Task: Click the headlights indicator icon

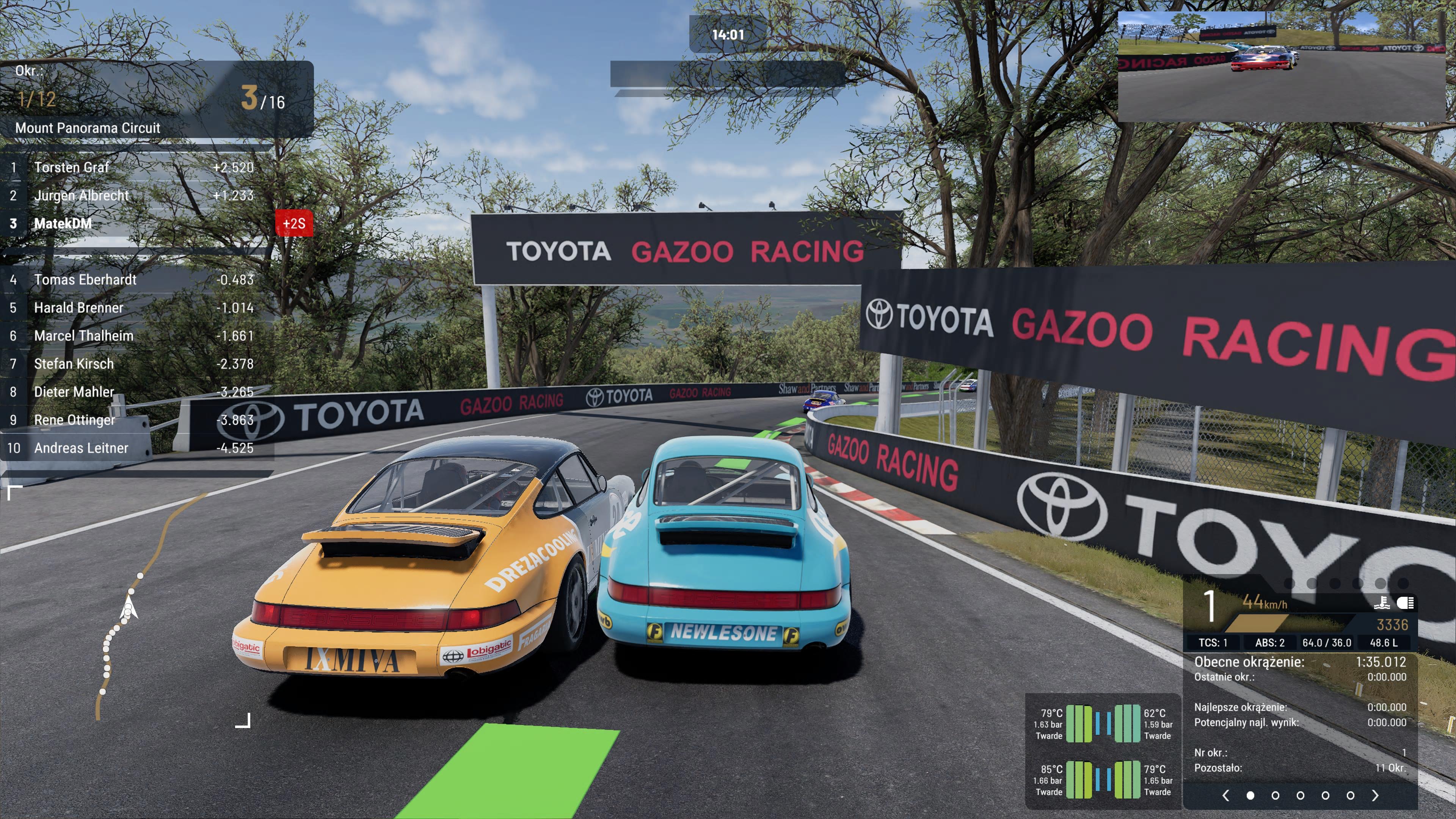Action: click(x=1405, y=603)
